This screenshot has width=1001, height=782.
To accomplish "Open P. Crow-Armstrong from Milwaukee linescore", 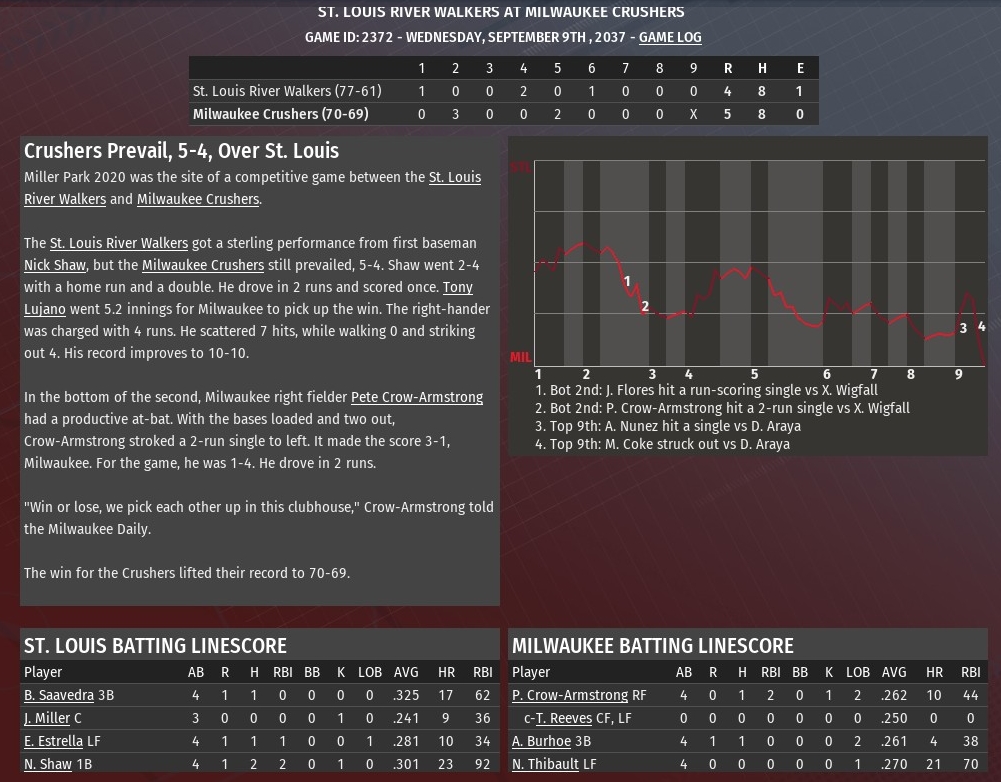I will 570,695.
